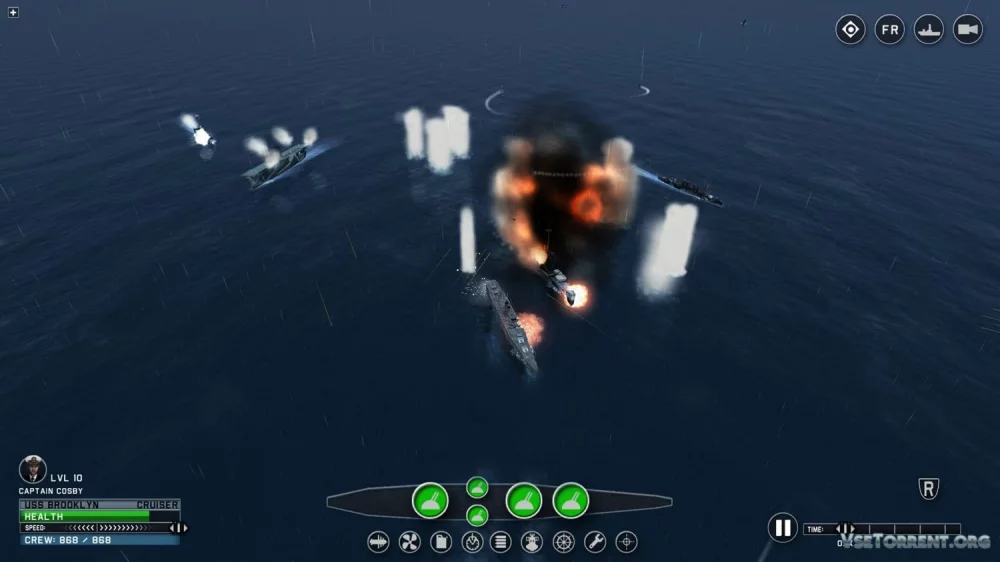Image resolution: width=1000 pixels, height=562 pixels.
Task: Select the forward-most large gun turret
Action: click(571, 500)
